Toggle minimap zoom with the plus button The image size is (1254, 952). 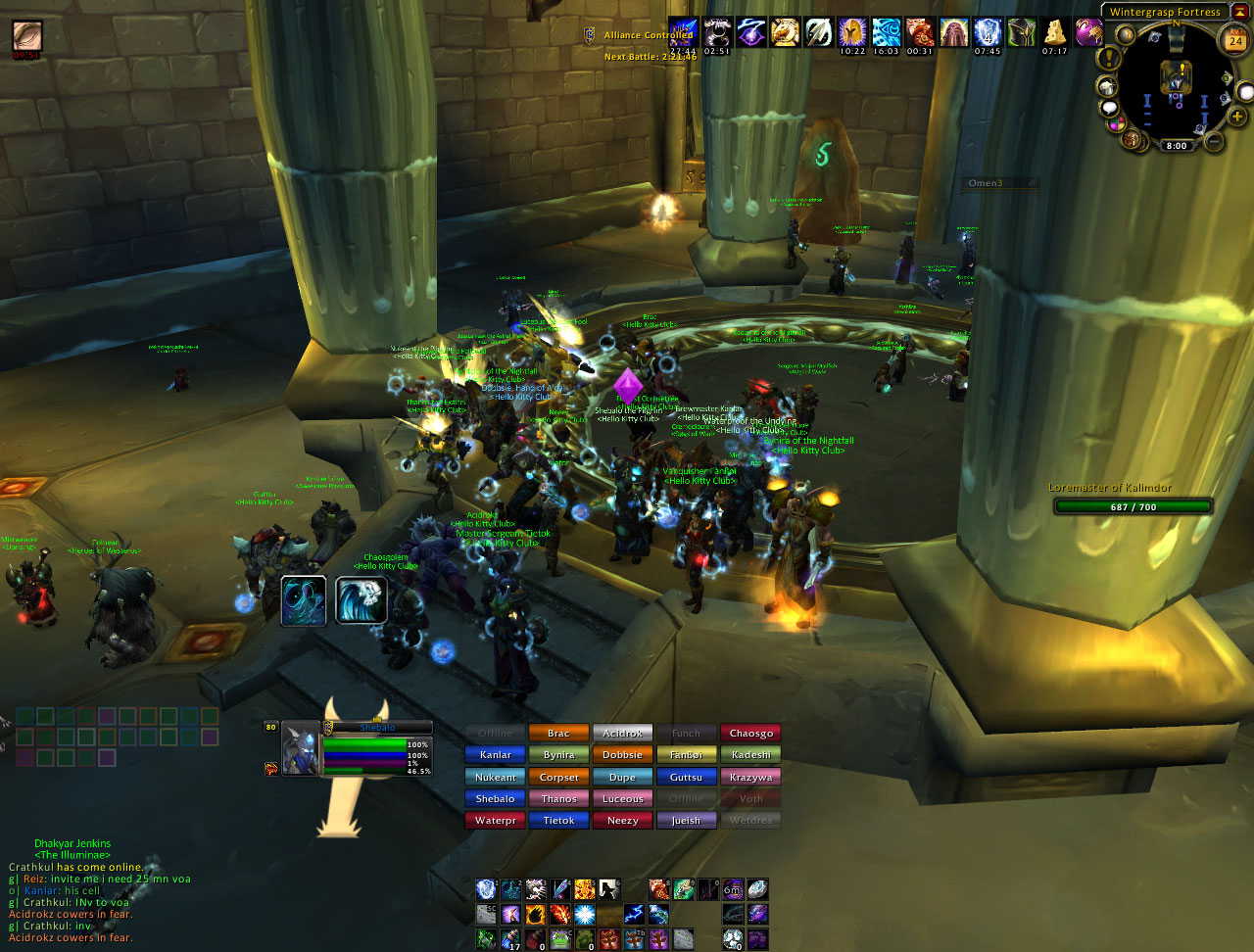[x=1236, y=116]
